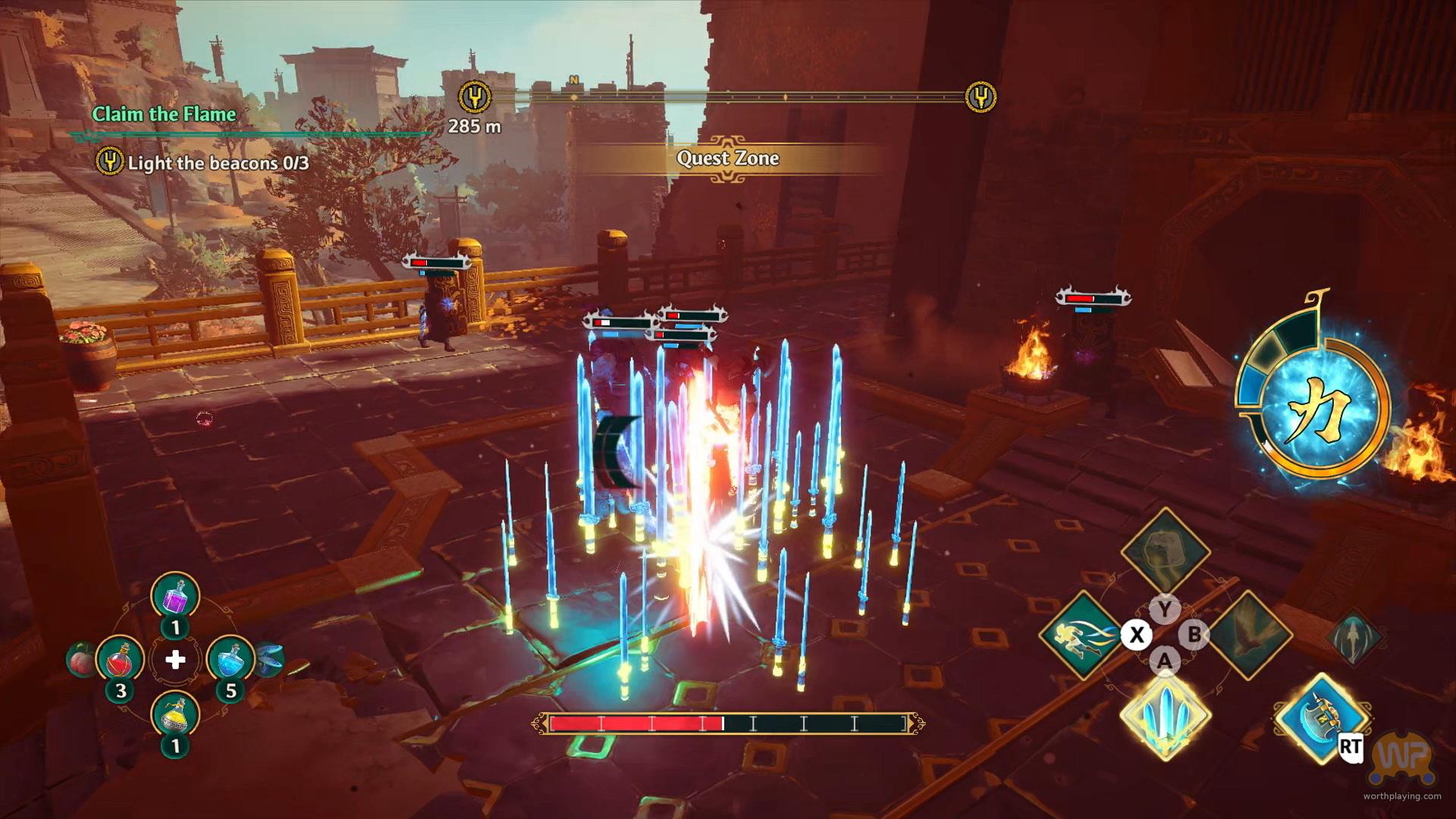Click the right beacon marker on compass
Viewport: 1456px width, 819px height.
(981, 97)
